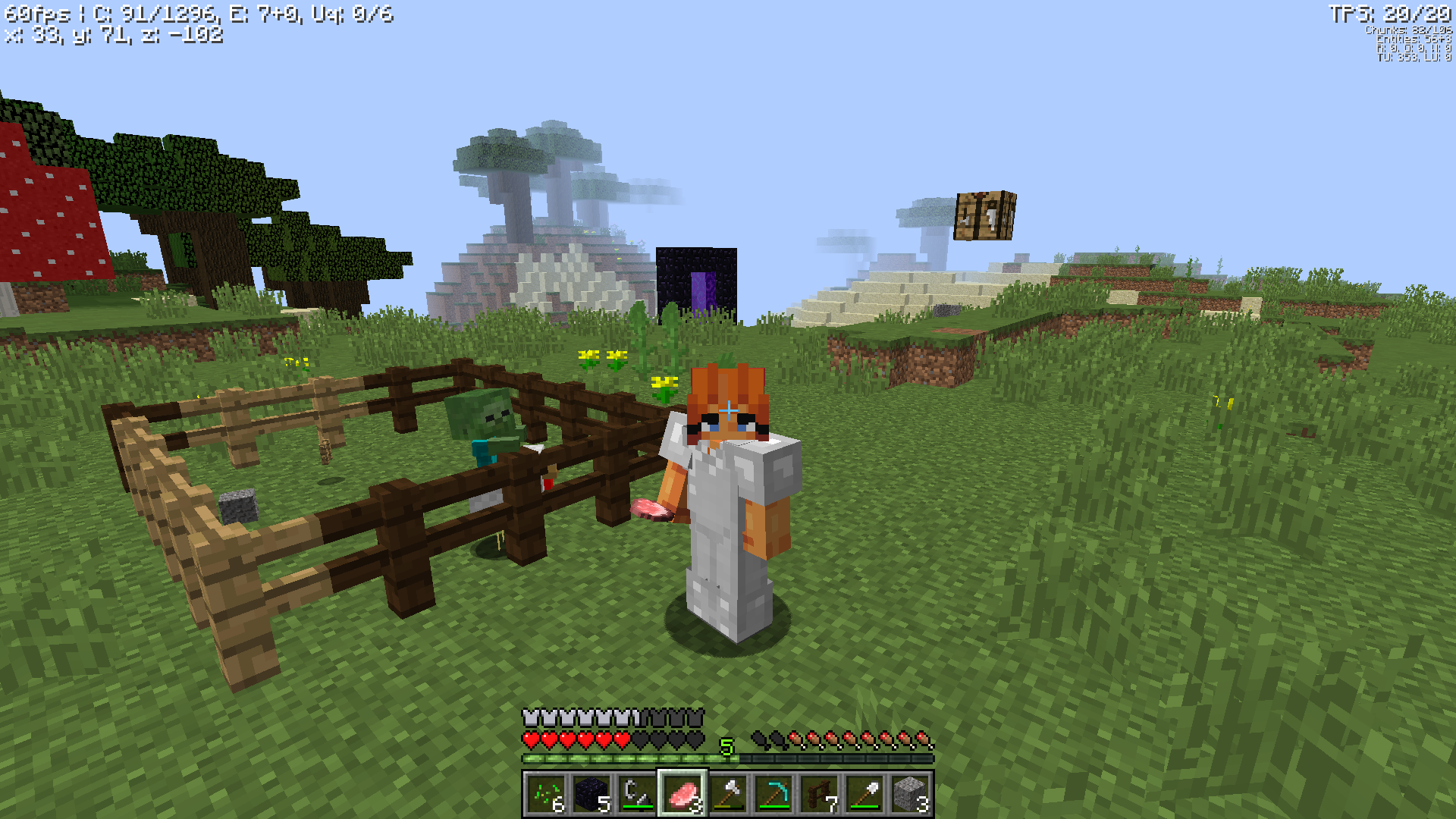1456x819 pixels.
Task: Select the raw porkchop hotbar slot
Action: 682,794
